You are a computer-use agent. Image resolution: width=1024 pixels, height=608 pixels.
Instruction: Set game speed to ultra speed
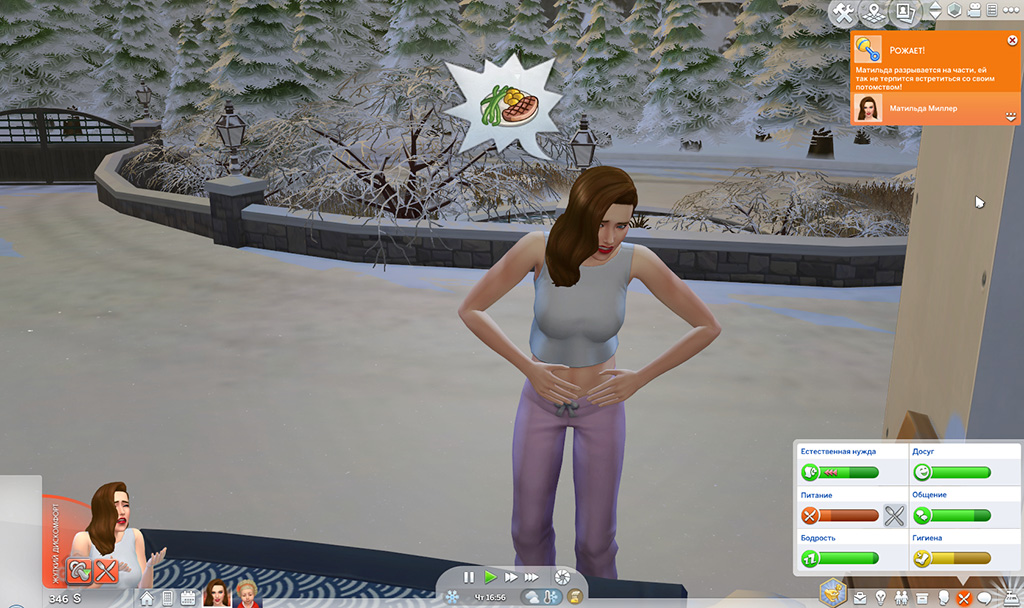click(533, 577)
